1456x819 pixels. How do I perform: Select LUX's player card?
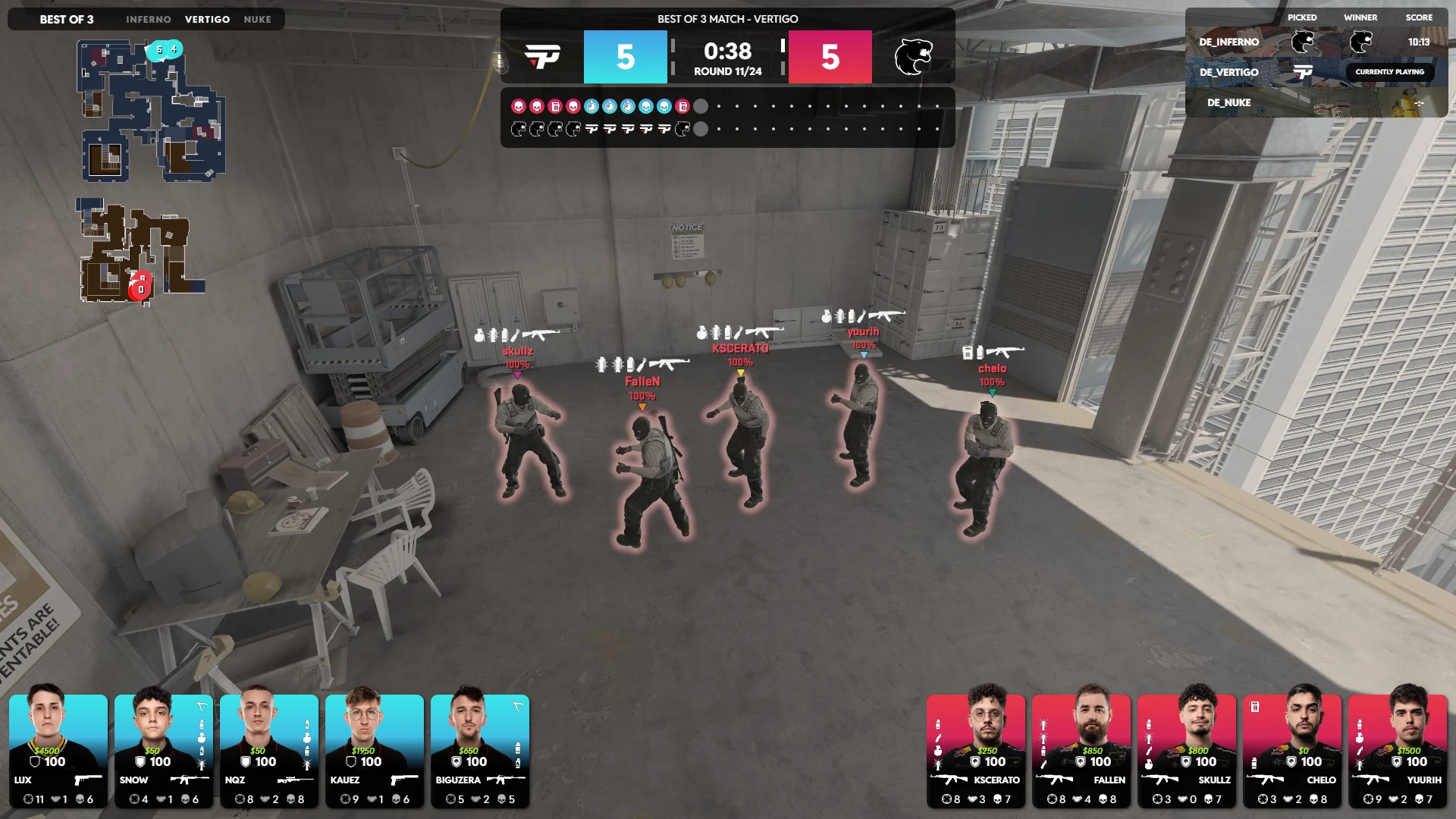point(58,751)
